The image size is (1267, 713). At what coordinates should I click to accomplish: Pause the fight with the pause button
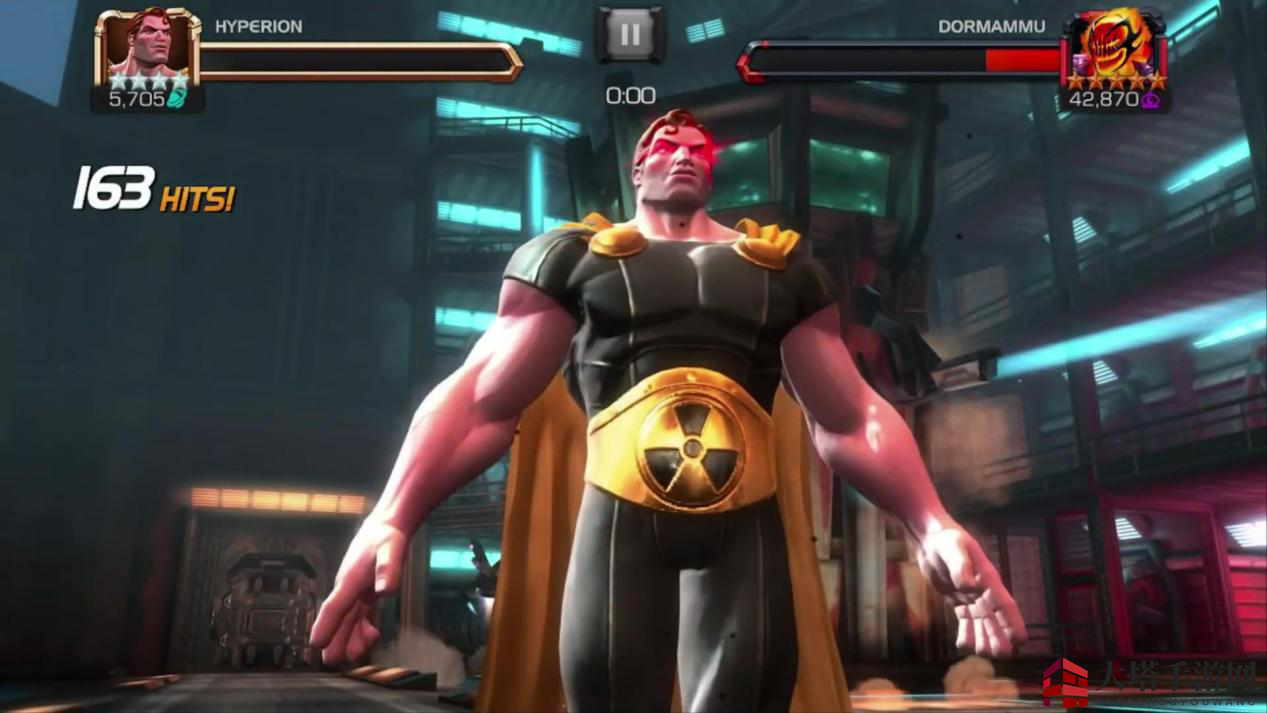point(630,35)
